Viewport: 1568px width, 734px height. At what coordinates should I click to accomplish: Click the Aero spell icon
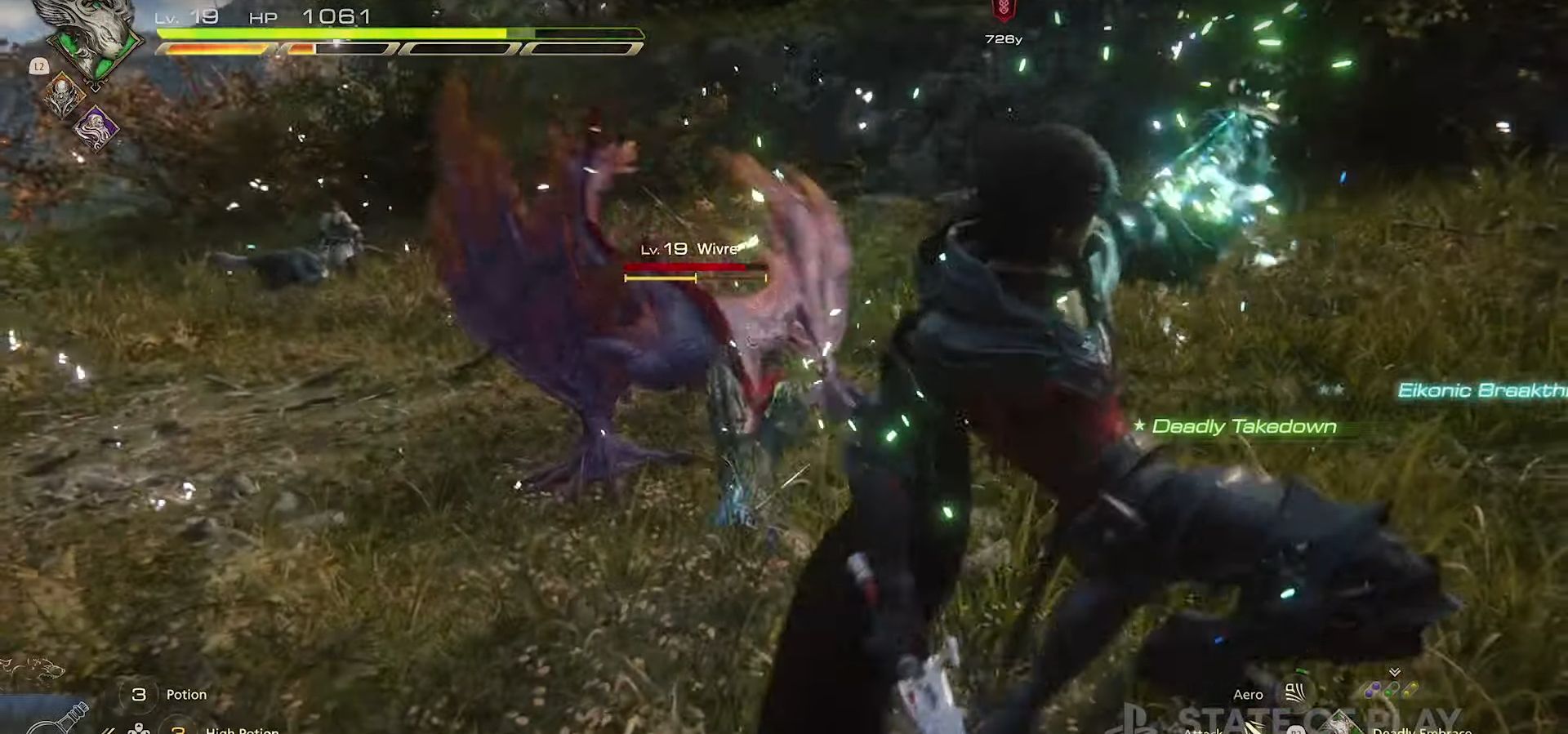pyautogui.click(x=1295, y=693)
